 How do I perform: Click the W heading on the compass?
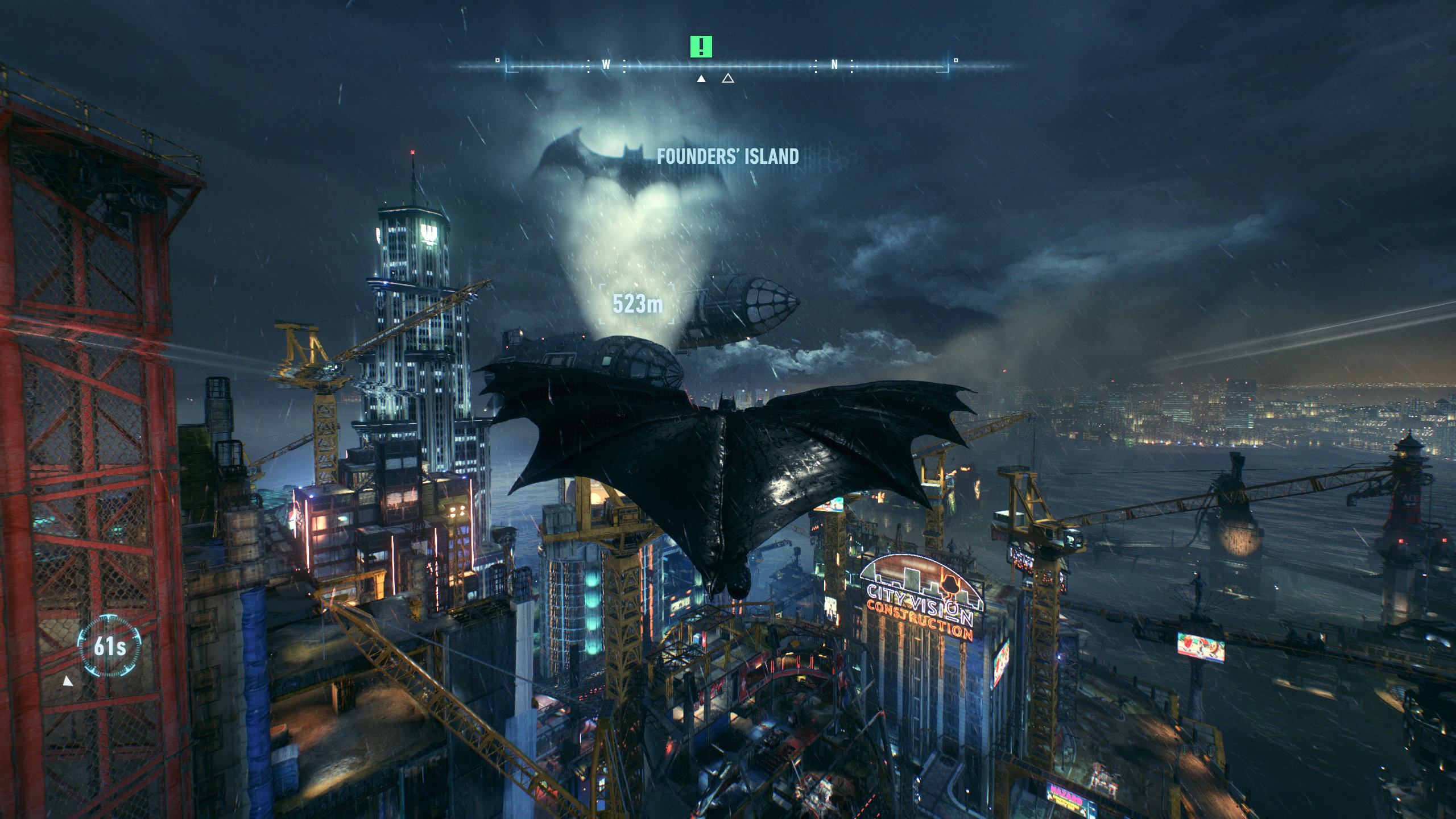click(606, 65)
